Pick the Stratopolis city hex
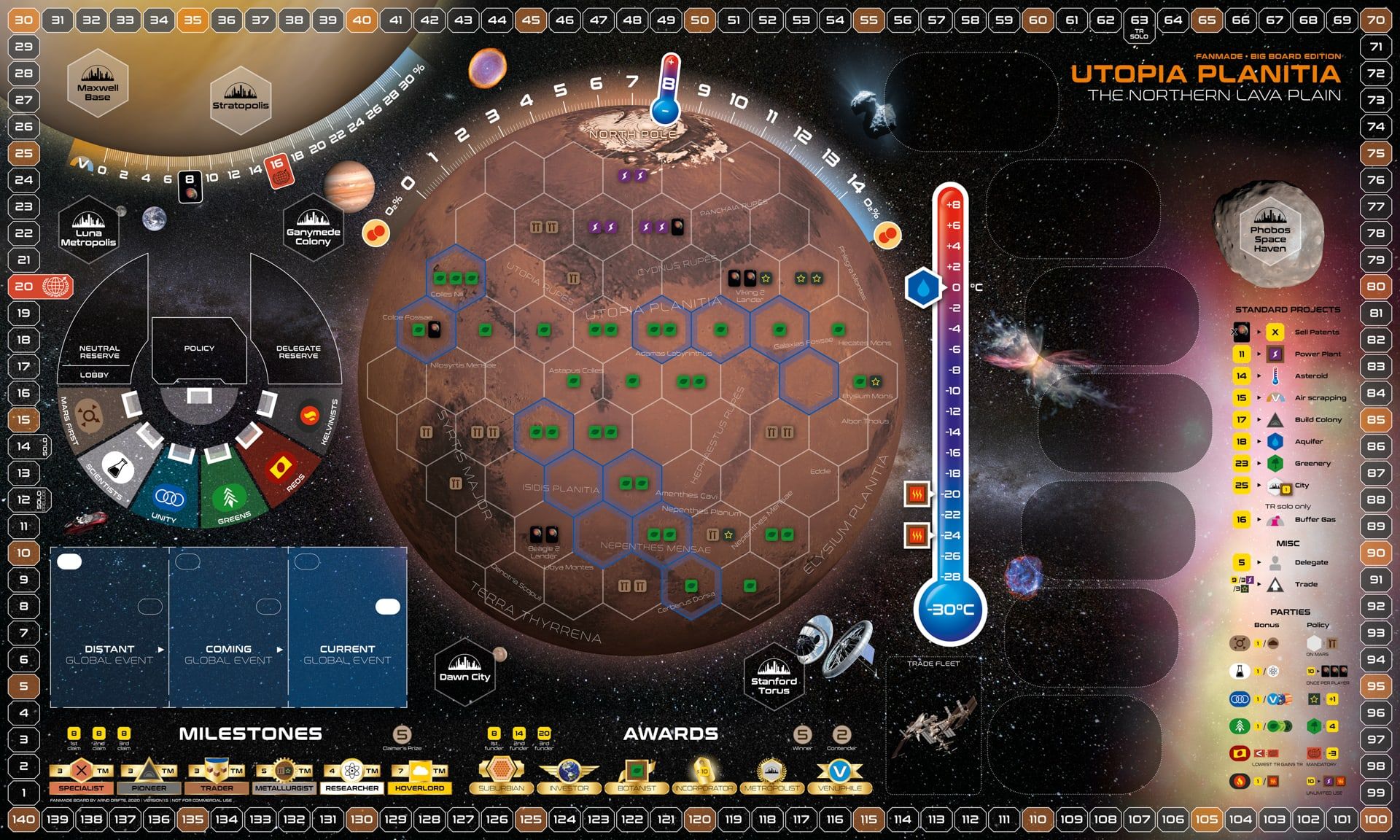 [240, 99]
